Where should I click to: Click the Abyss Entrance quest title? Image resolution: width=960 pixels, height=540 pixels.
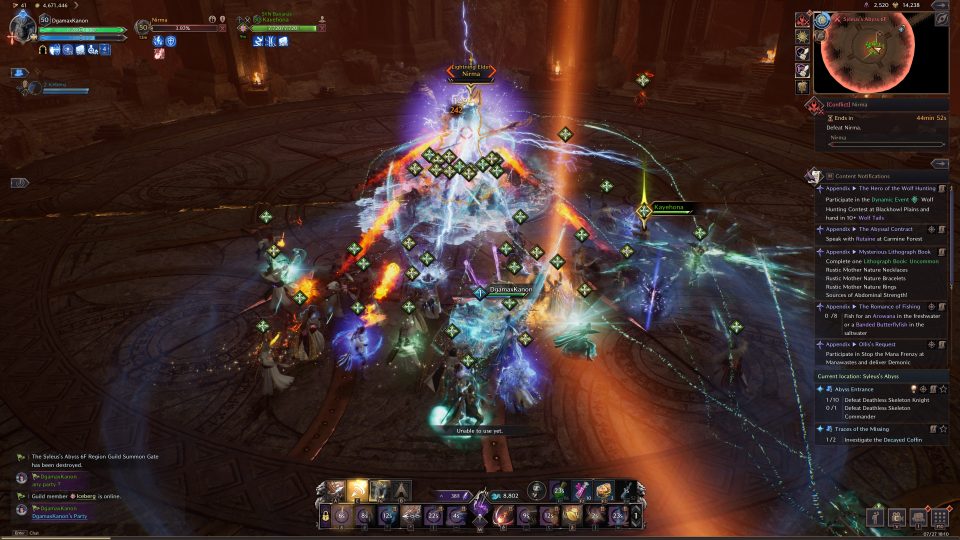(854, 389)
